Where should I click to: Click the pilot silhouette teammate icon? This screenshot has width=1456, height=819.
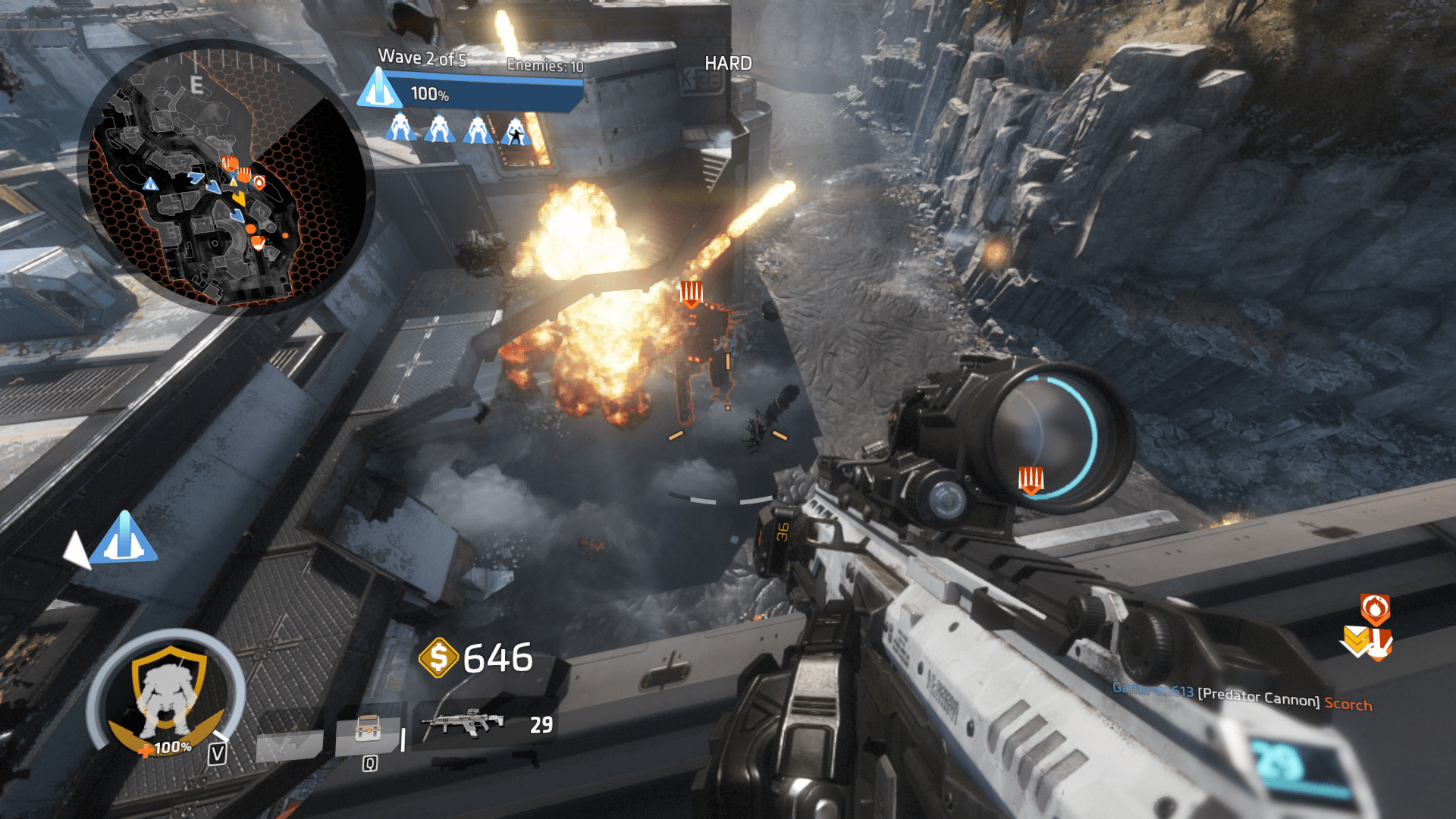click(516, 130)
